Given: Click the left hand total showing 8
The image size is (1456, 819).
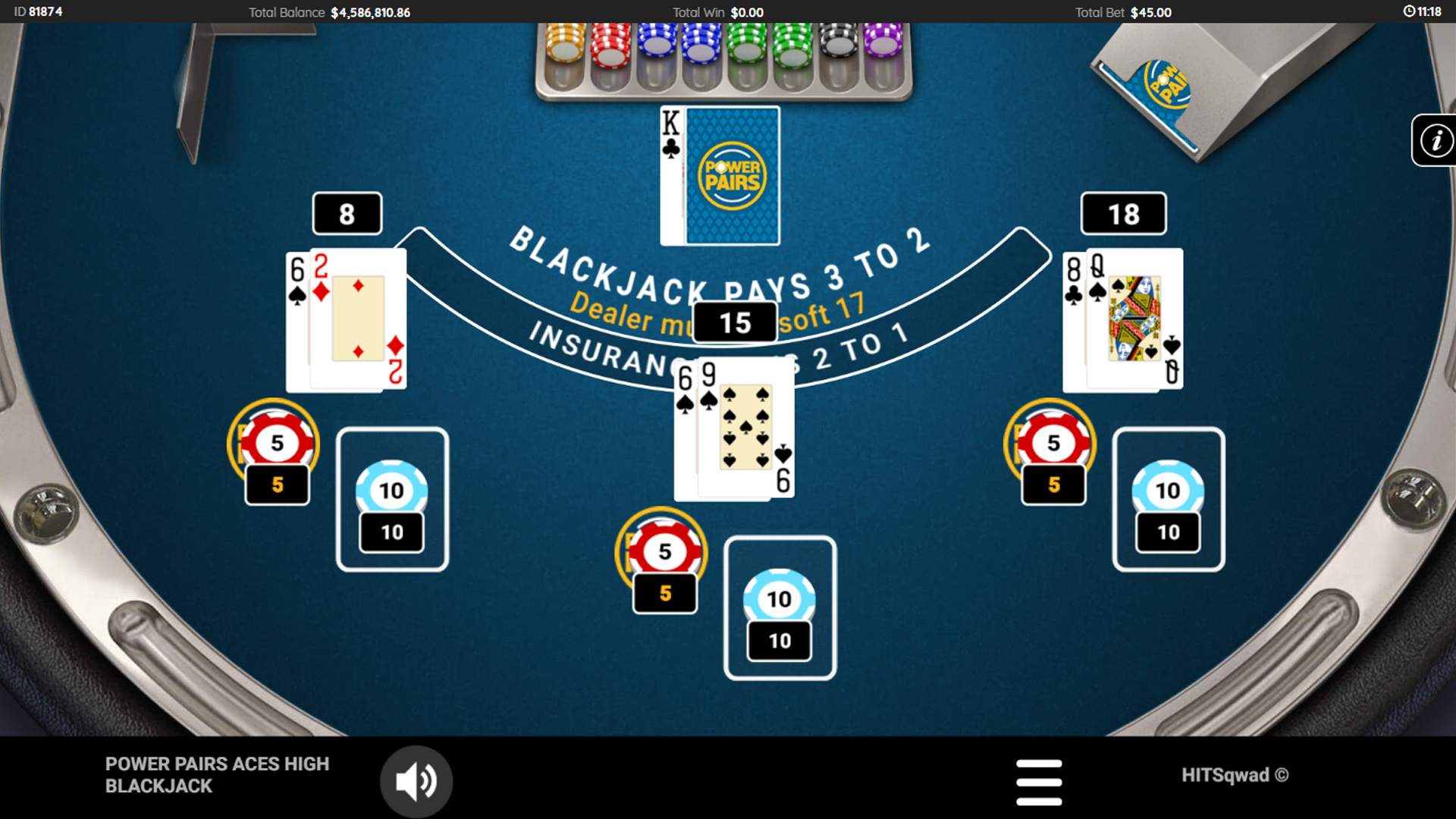Looking at the screenshot, I should 346,213.
